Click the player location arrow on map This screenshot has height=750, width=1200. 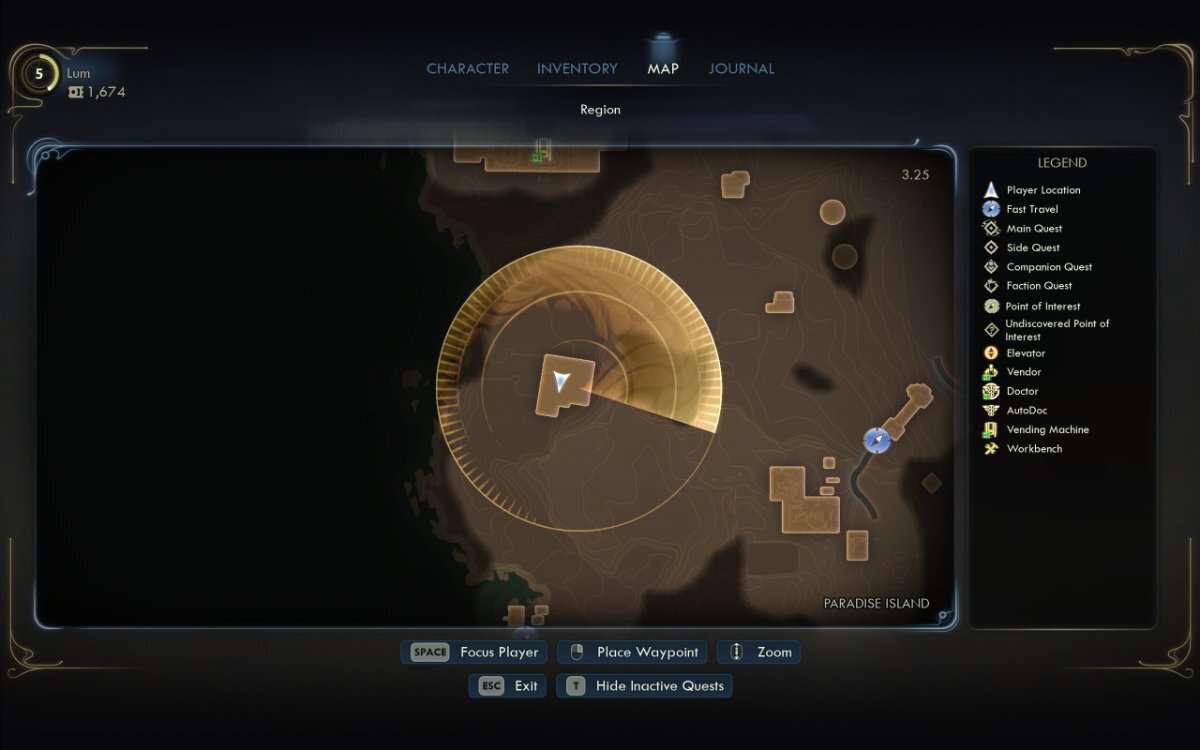point(562,380)
